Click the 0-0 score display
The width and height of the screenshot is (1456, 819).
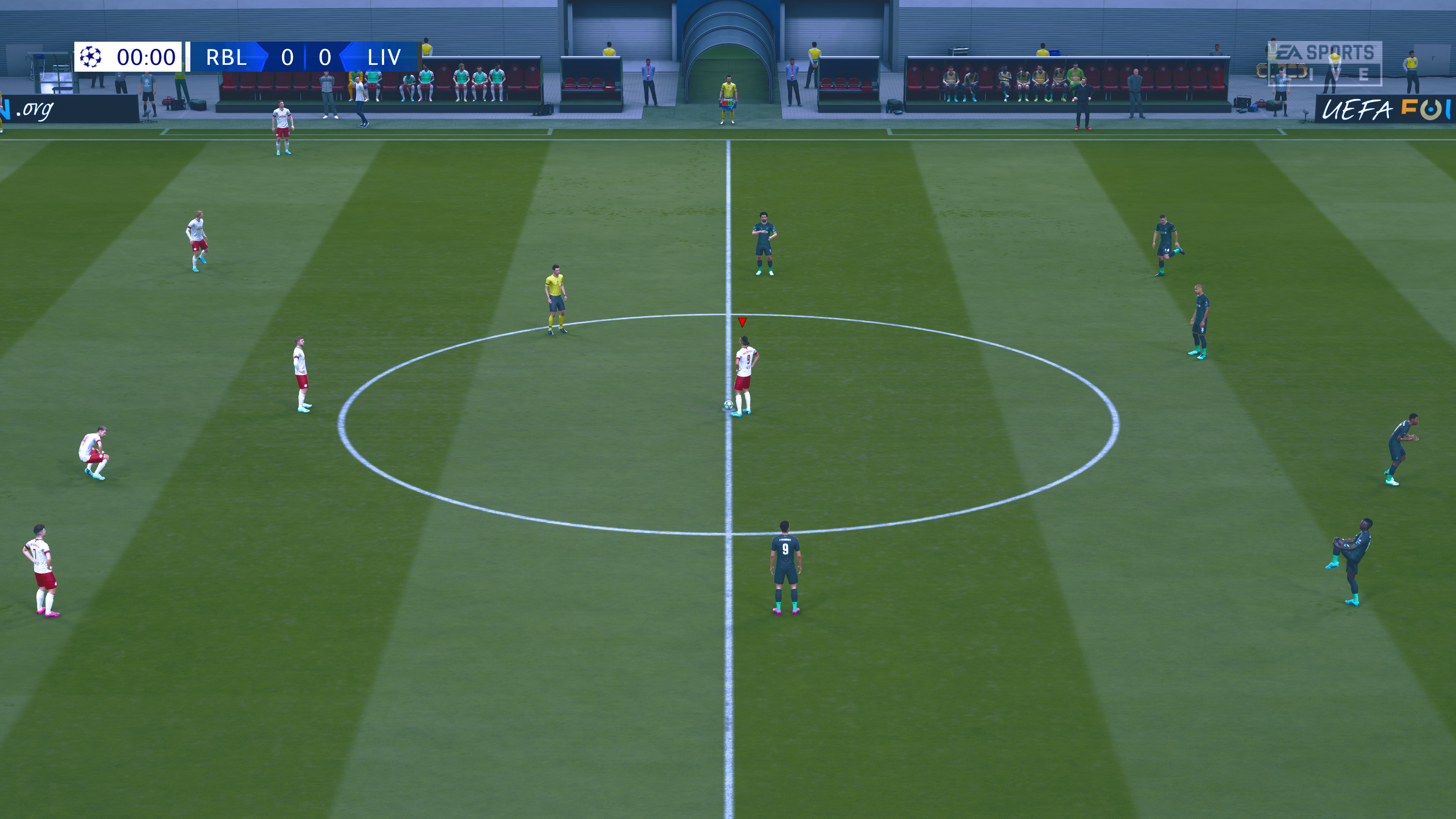pyautogui.click(x=306, y=57)
